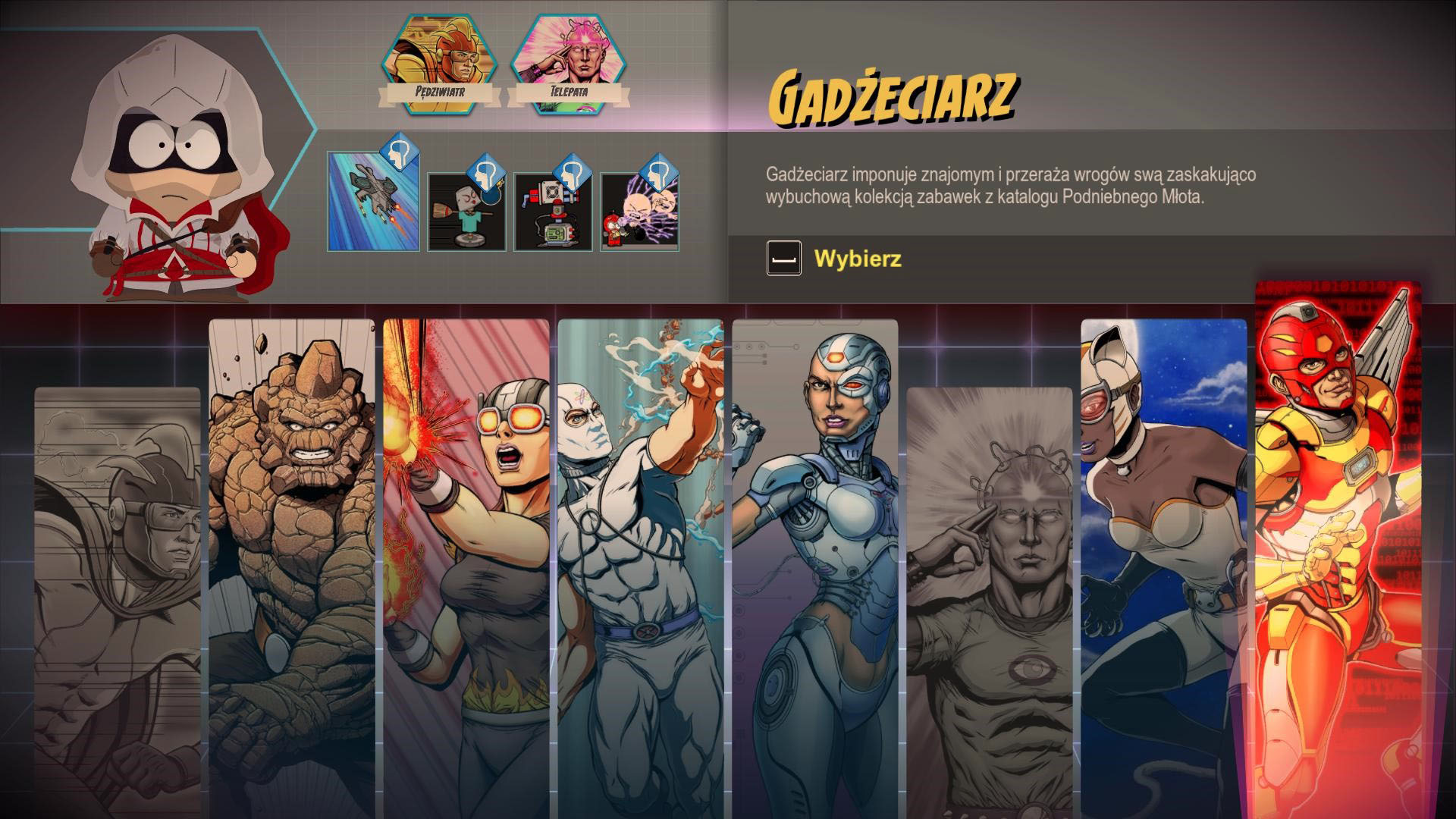Choose the fire-blasting goggles heroine card
The image size is (1456, 819).
click(x=466, y=561)
